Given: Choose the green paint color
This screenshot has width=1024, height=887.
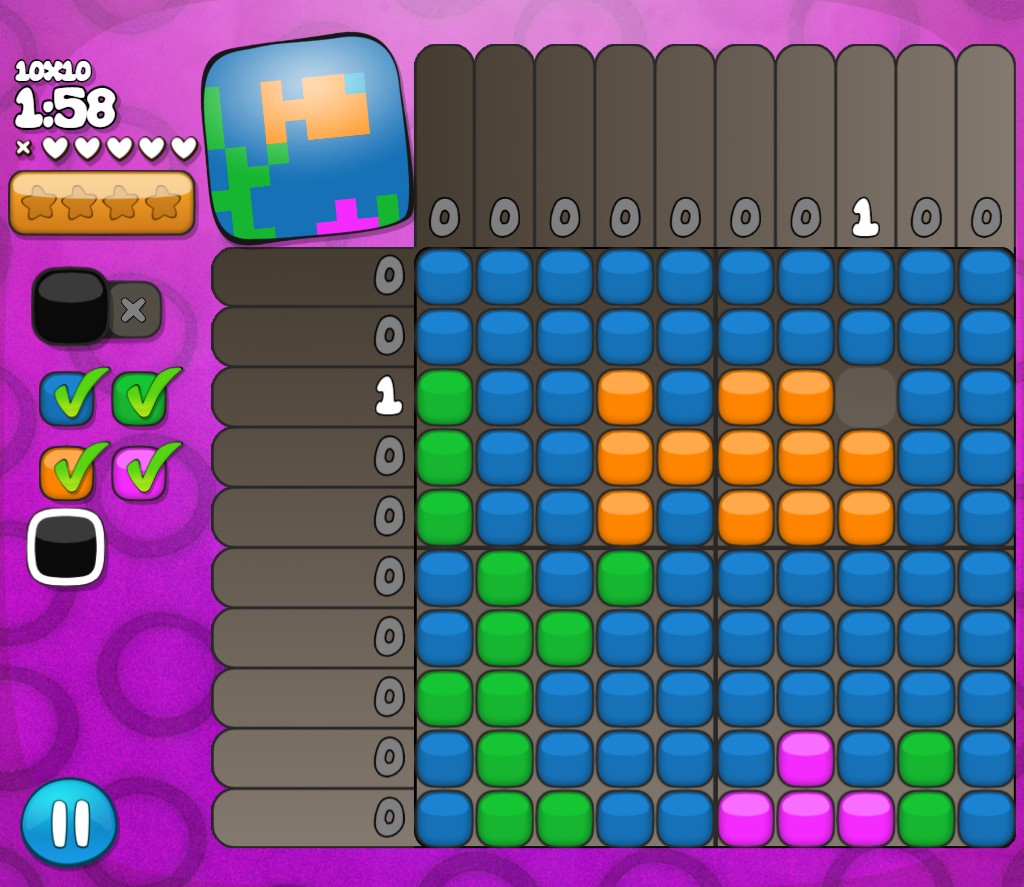Looking at the screenshot, I should (139, 398).
